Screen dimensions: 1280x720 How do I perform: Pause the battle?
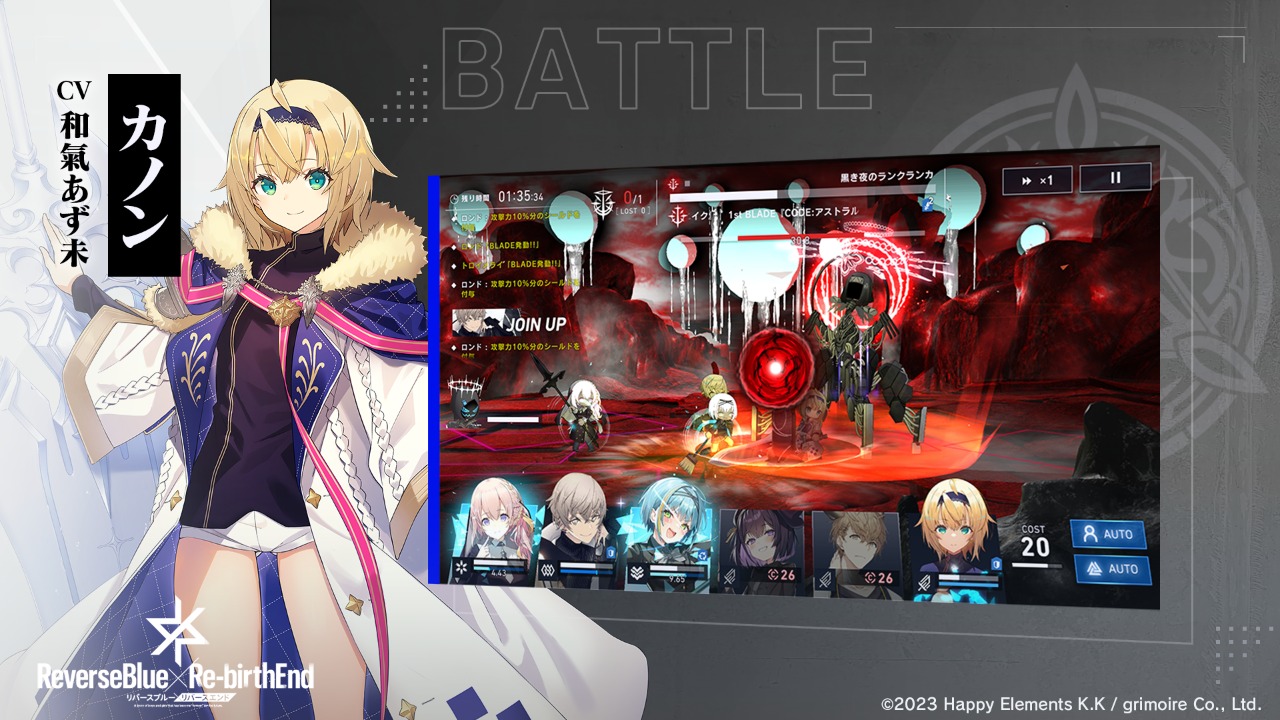1114,178
